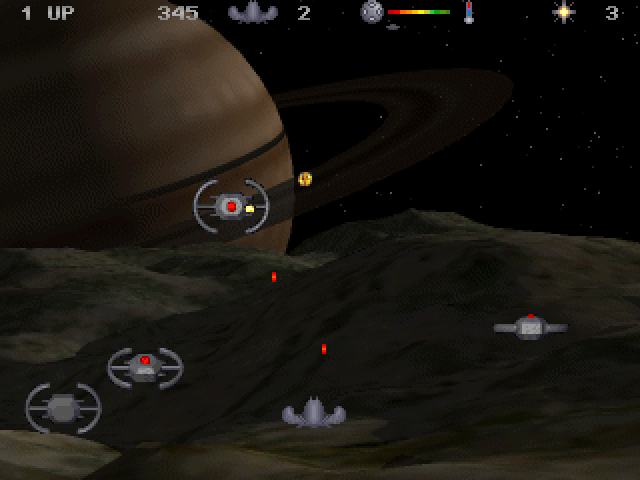This screenshot has width=640, height=480.
Task: Click the thermometer weapon heat icon
Action: pyautogui.click(x=468, y=13)
